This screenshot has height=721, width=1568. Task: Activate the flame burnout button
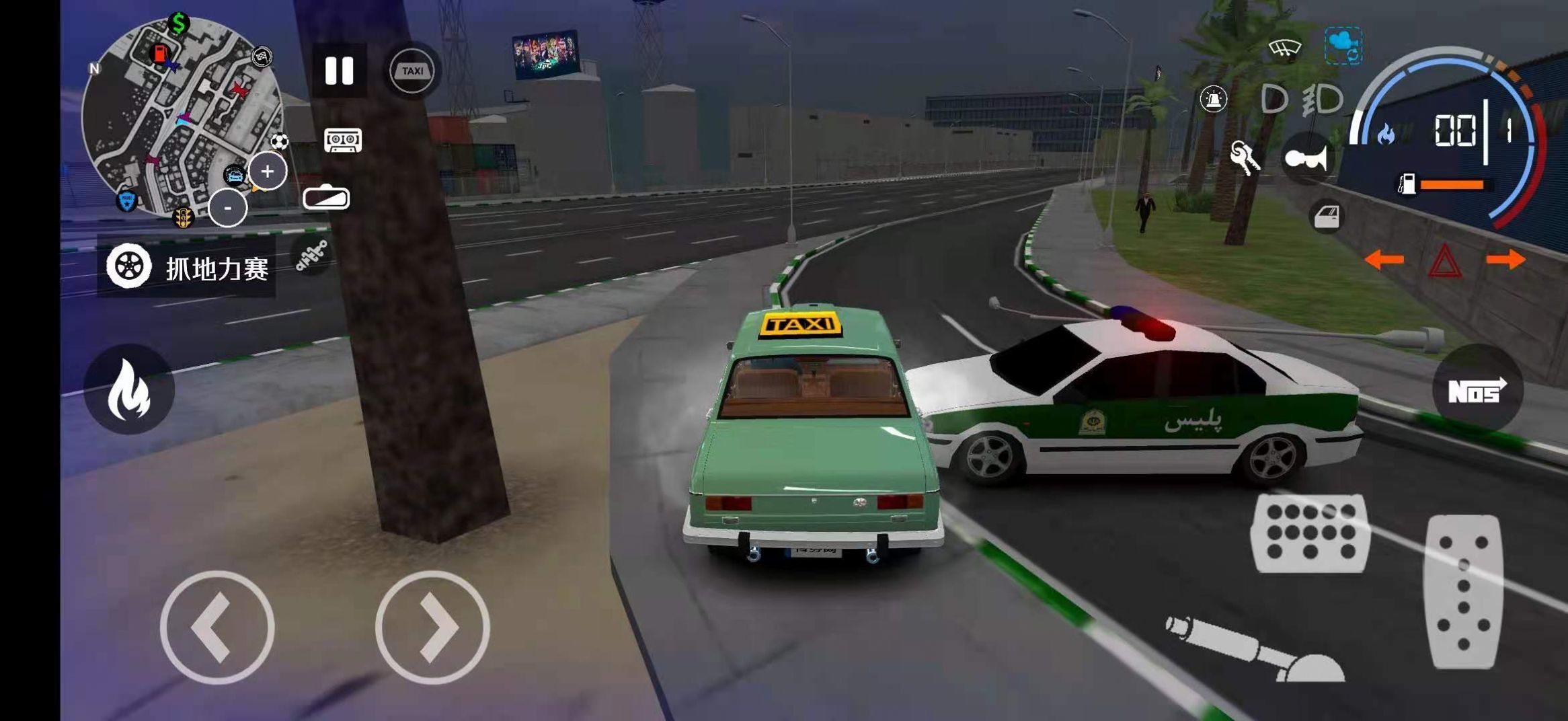(129, 390)
